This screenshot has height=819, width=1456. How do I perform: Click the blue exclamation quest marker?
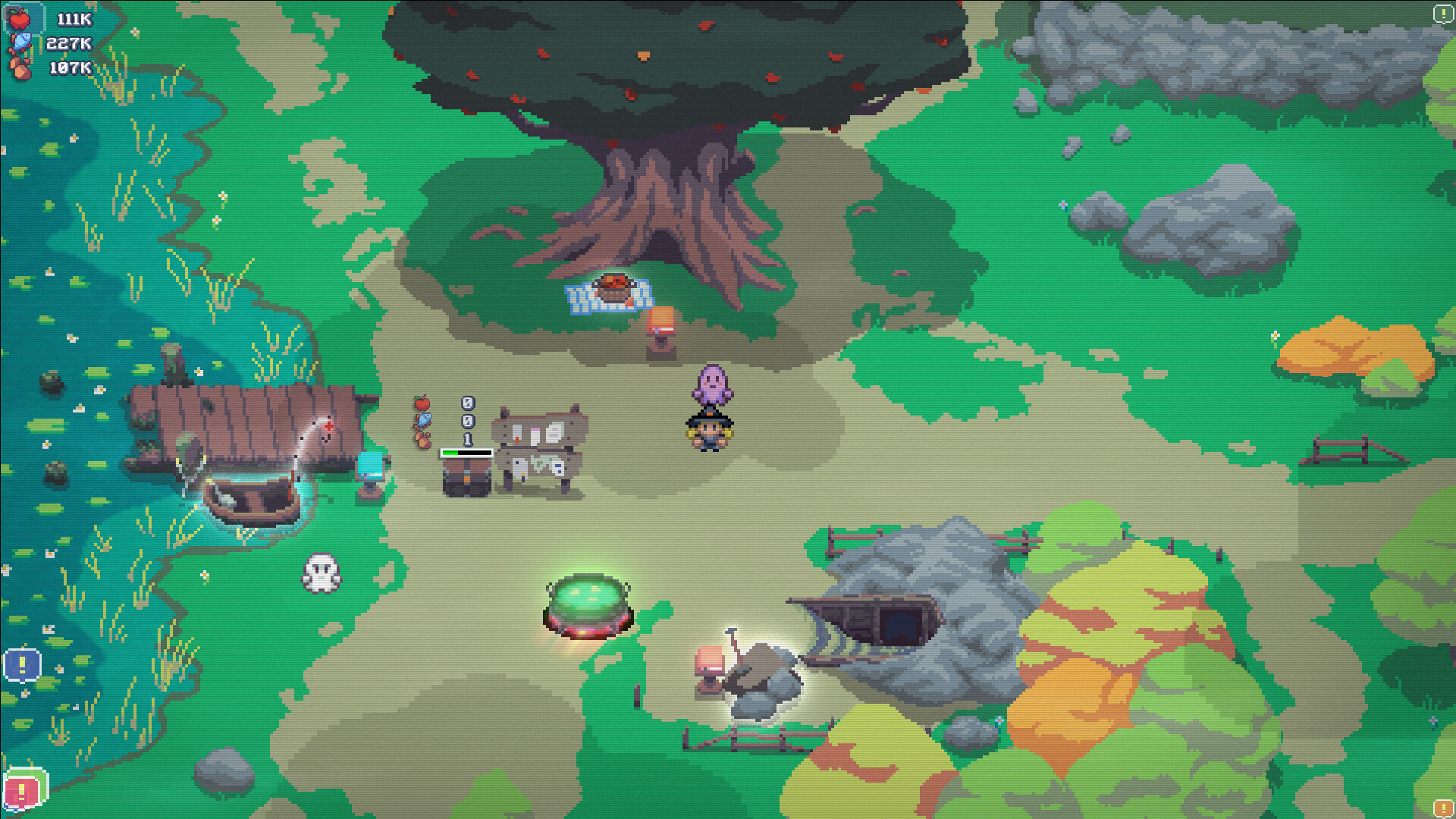[23, 666]
